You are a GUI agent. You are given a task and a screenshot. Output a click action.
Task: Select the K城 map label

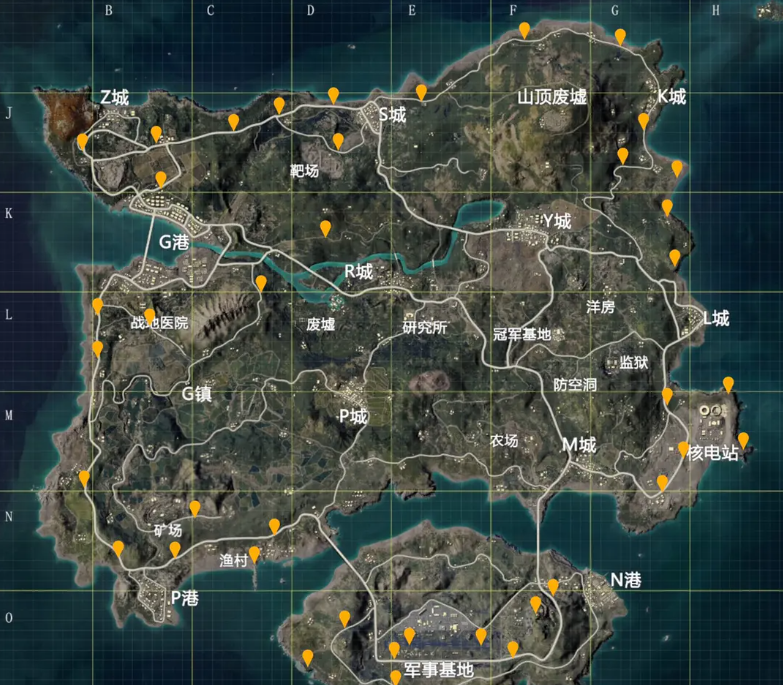(x=671, y=97)
